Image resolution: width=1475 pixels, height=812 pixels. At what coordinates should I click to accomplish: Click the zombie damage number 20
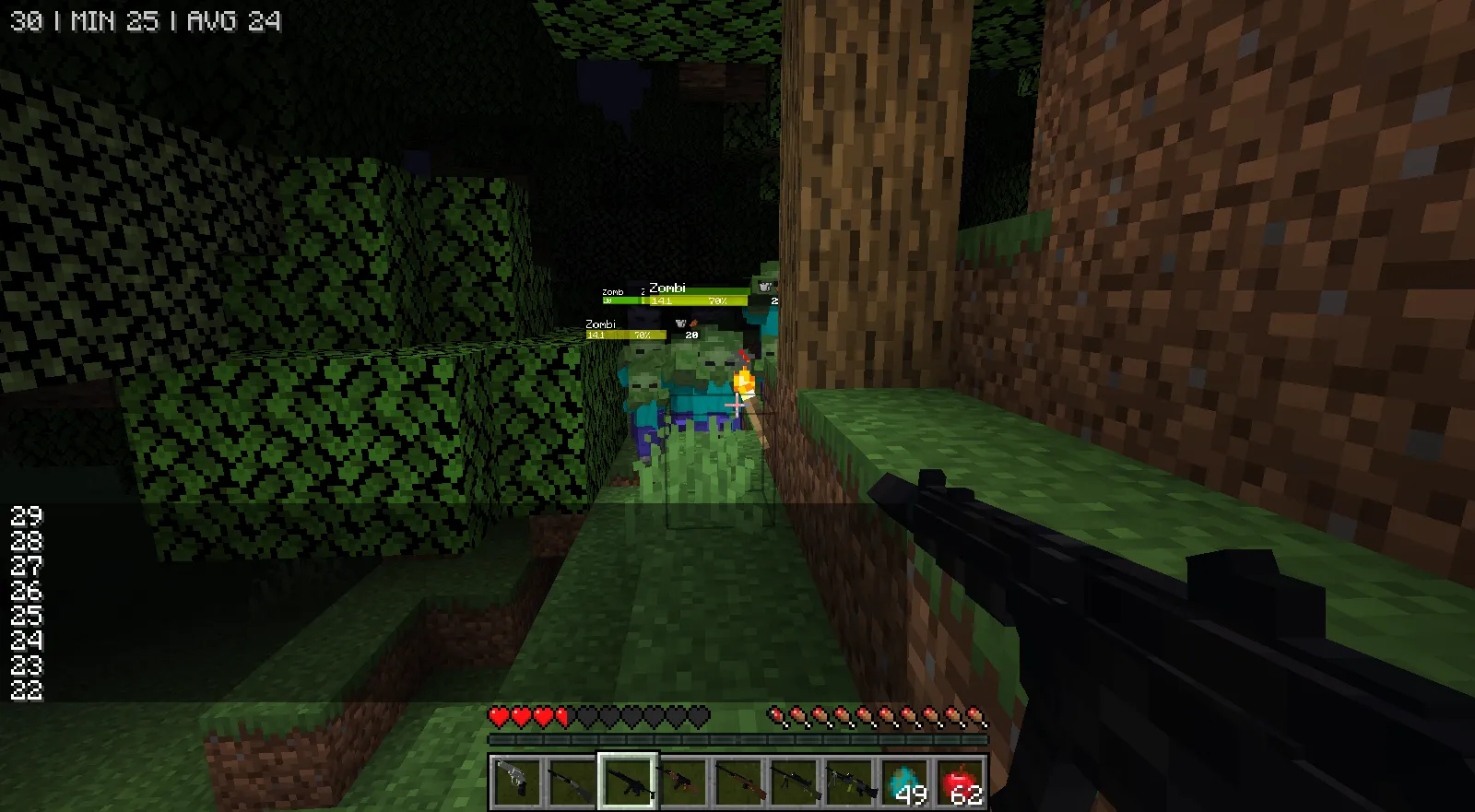(x=690, y=335)
